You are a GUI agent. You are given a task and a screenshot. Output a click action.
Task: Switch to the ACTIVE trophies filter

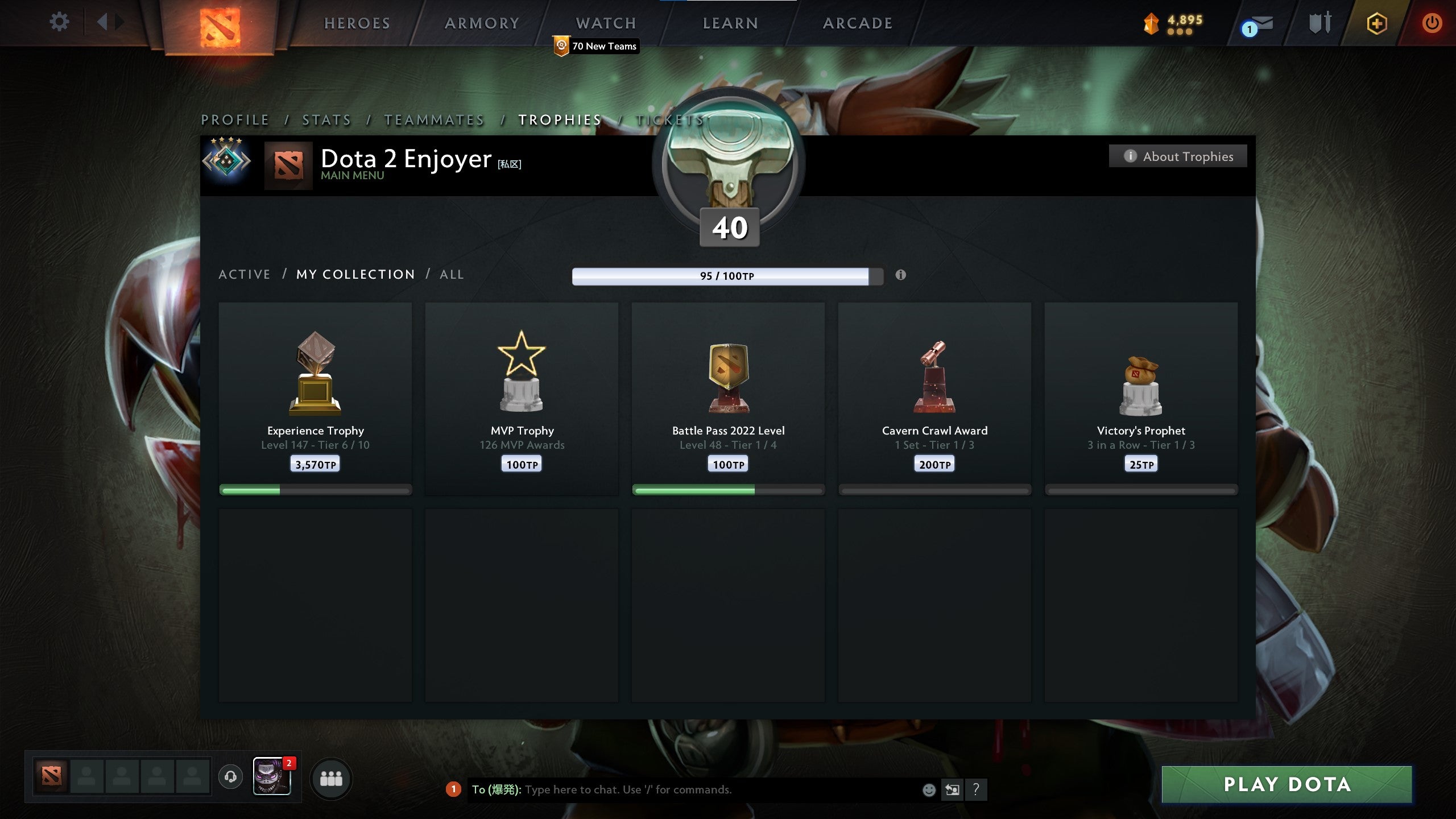click(x=245, y=274)
